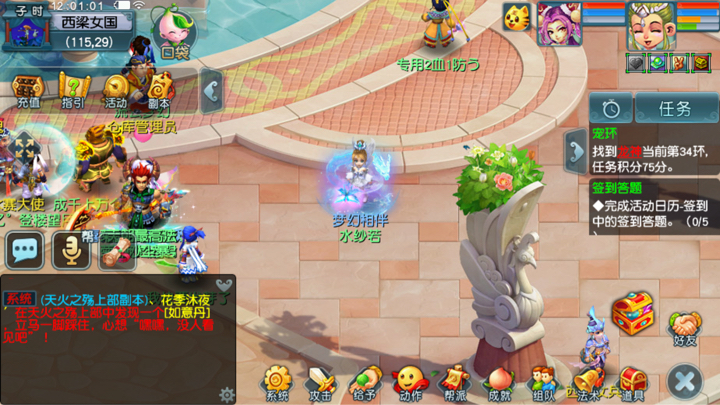Select the 攻击 attack action
The width and height of the screenshot is (720, 405).
coord(320,383)
